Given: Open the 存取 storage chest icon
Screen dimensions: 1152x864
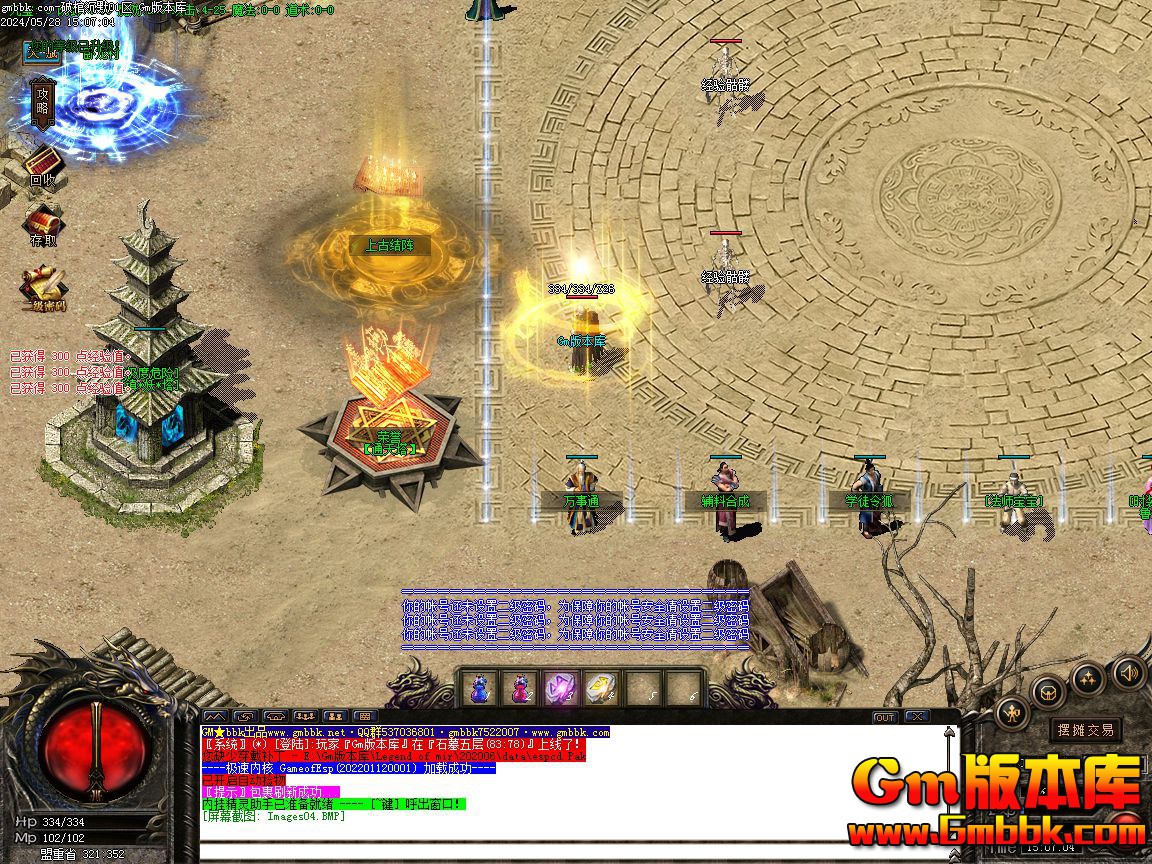Looking at the screenshot, I should coord(42,225).
